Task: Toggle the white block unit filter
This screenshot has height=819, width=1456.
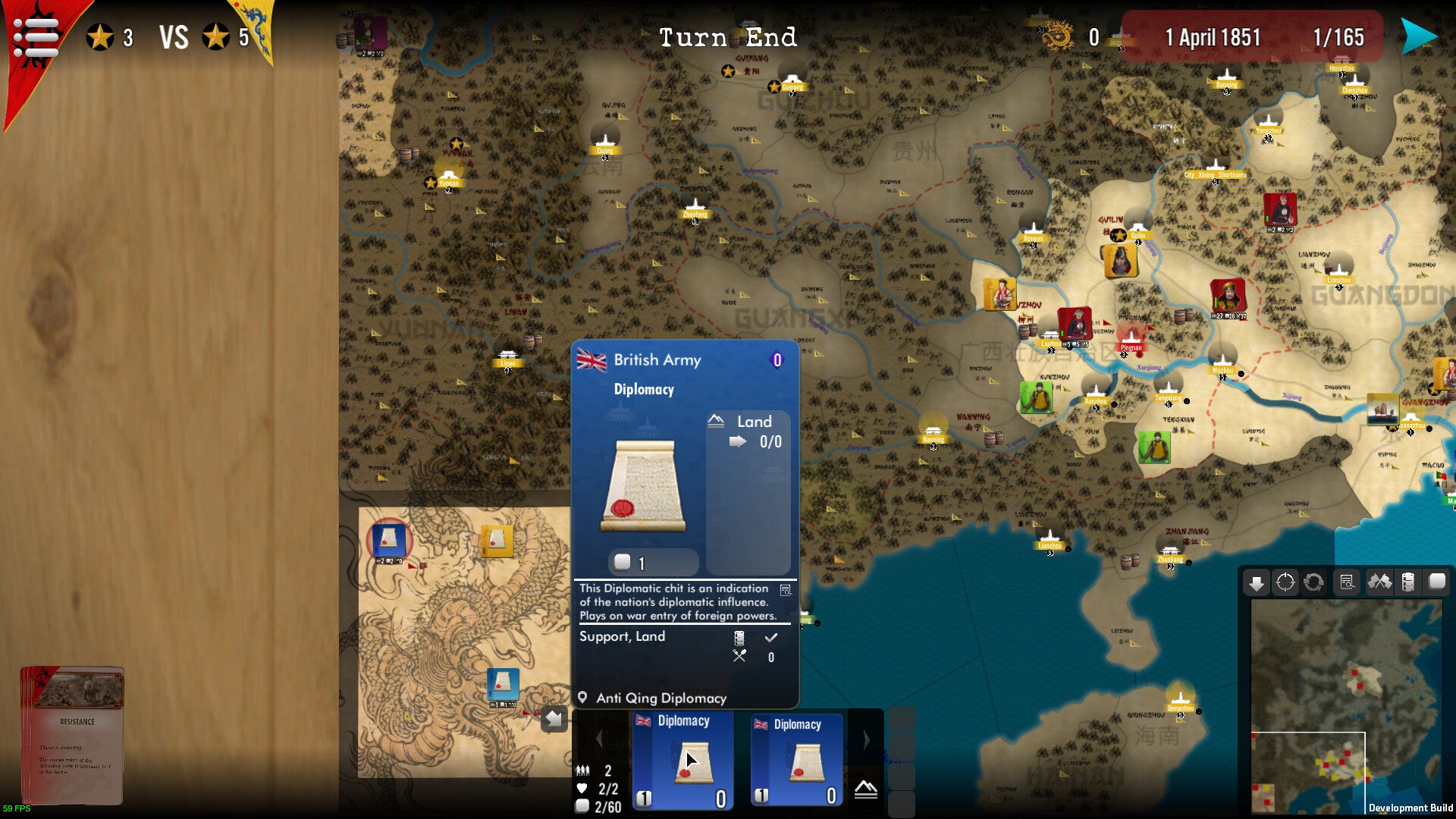Action: pyautogui.click(x=1437, y=582)
